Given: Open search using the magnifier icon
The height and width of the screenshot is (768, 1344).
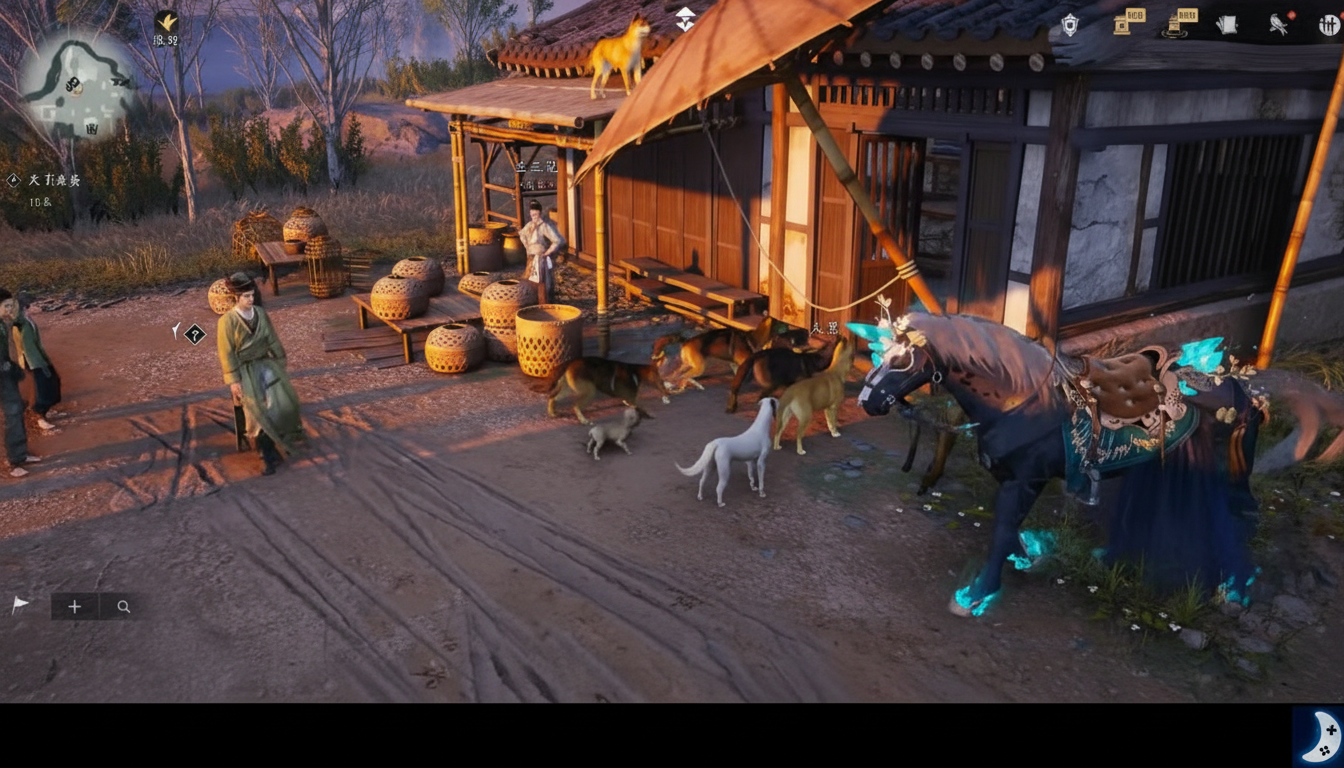Looking at the screenshot, I should click(x=123, y=606).
